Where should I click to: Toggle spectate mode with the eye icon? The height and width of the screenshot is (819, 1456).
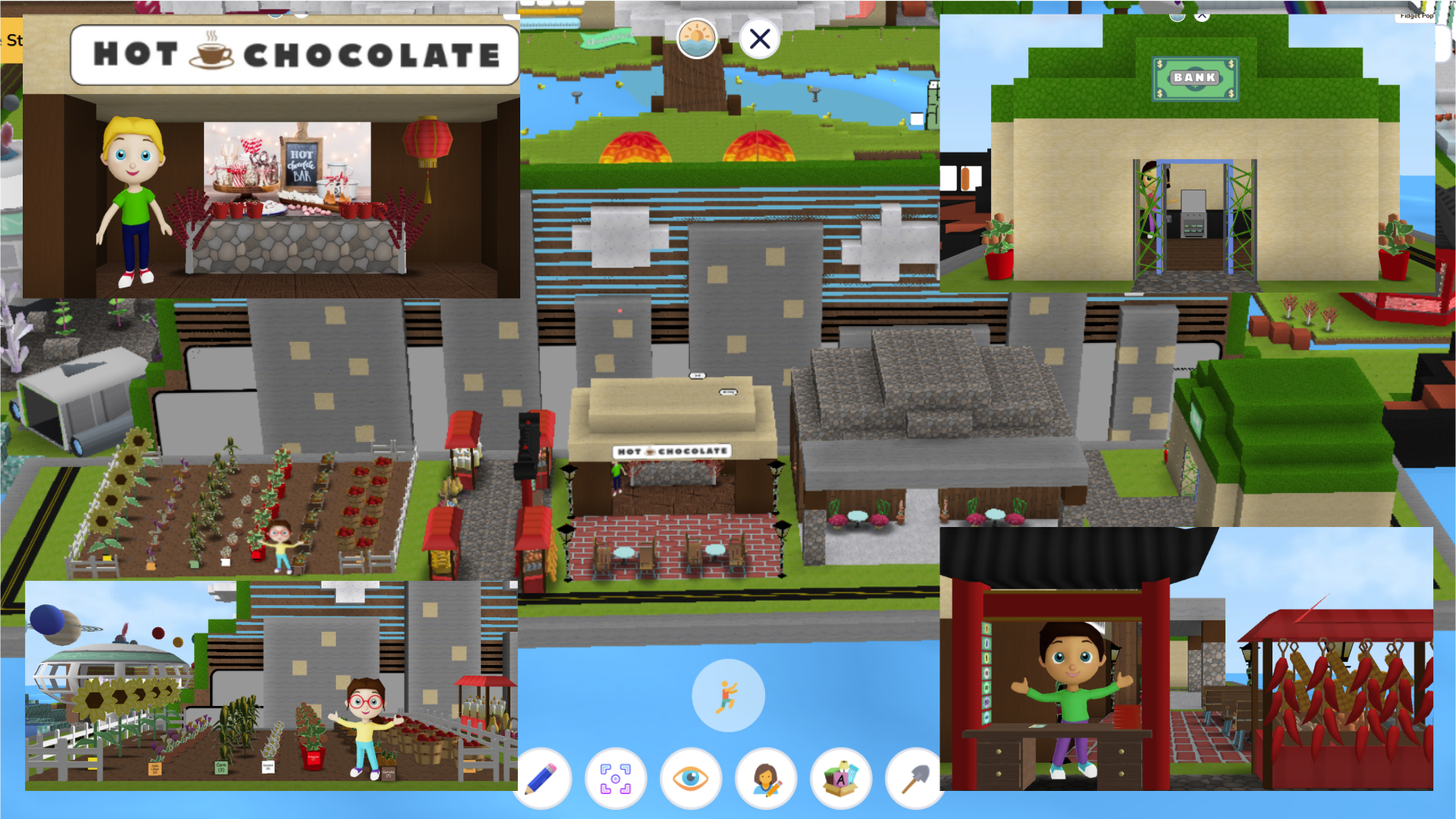click(x=691, y=778)
